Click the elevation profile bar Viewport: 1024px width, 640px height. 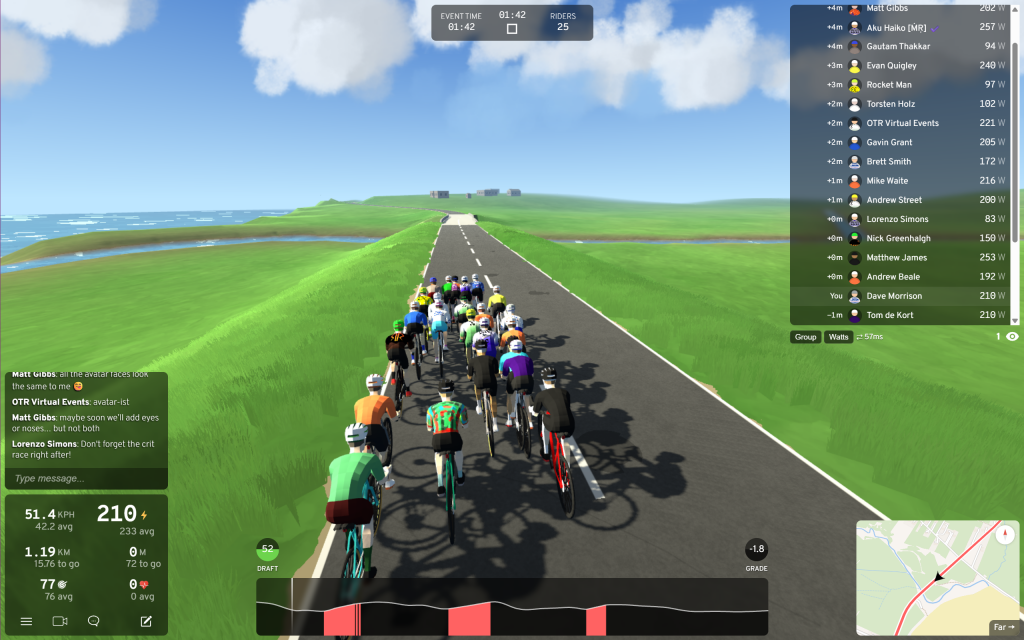pyautogui.click(x=512, y=606)
